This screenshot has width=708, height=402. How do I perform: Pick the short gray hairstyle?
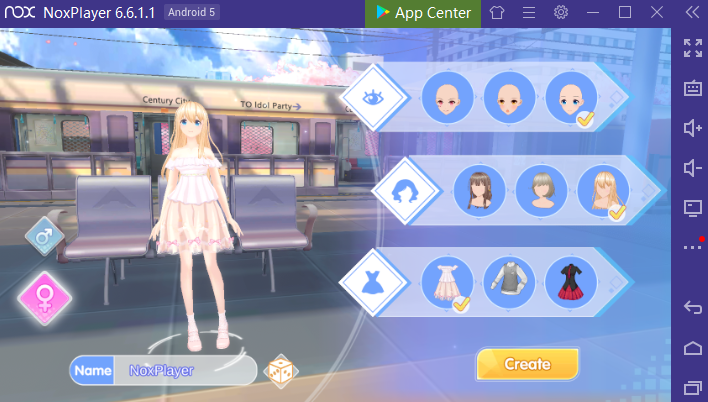[x=541, y=190]
